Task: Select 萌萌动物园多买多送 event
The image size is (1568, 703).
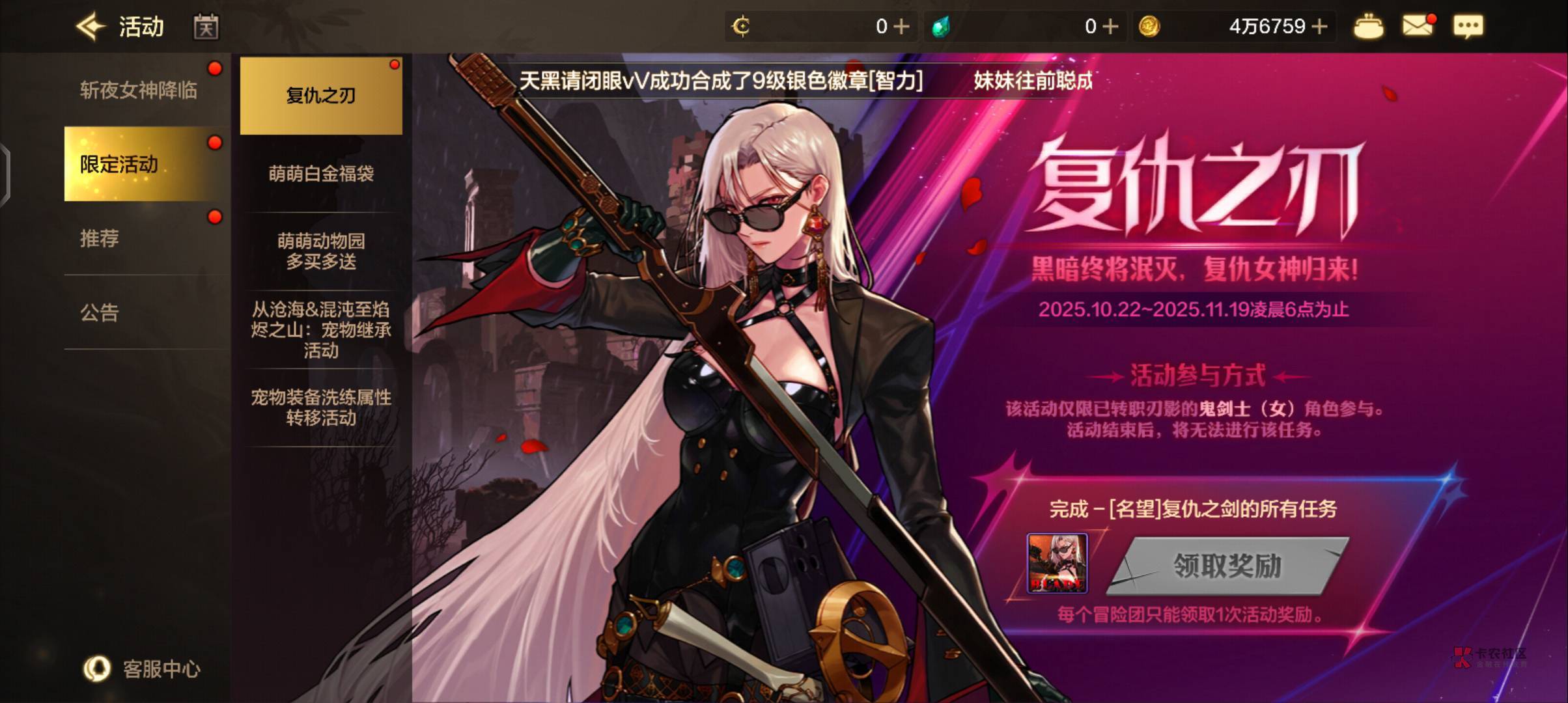Action: [321, 251]
